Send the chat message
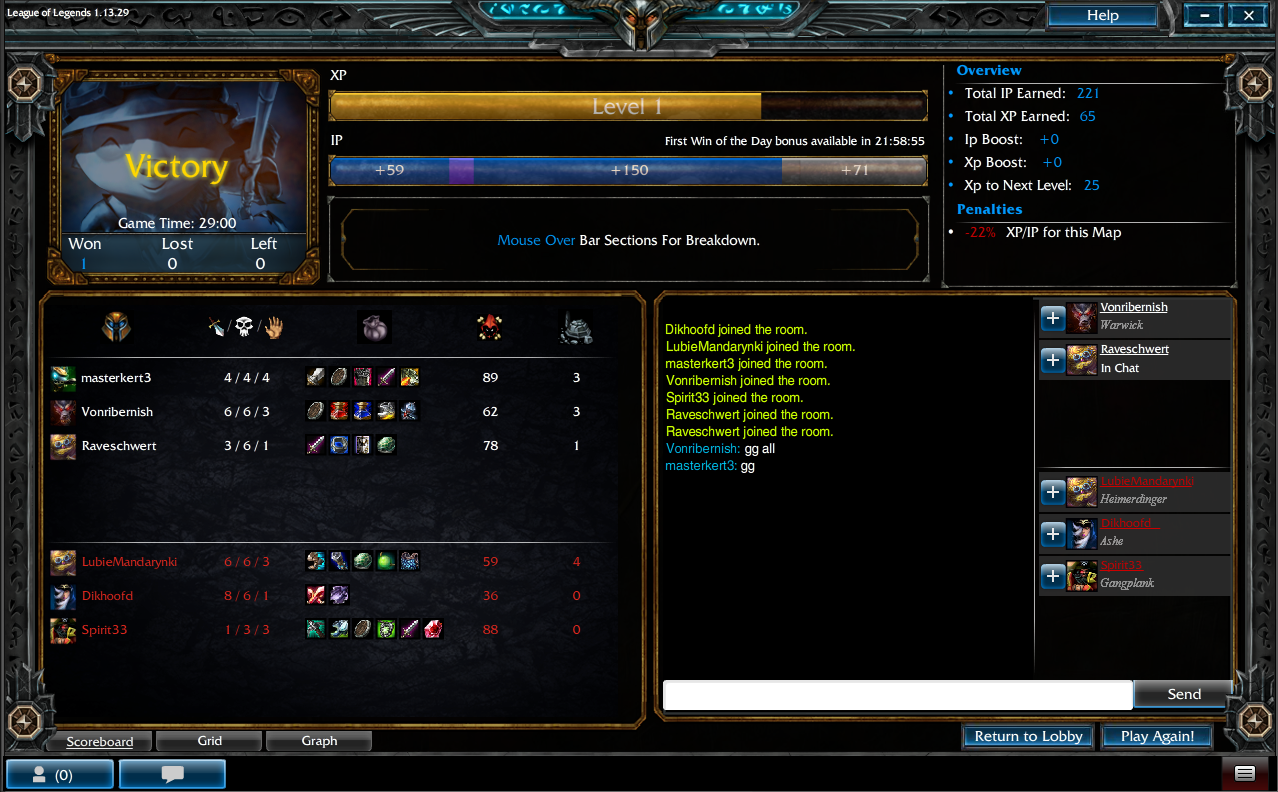This screenshot has height=792, width=1278. point(1184,694)
